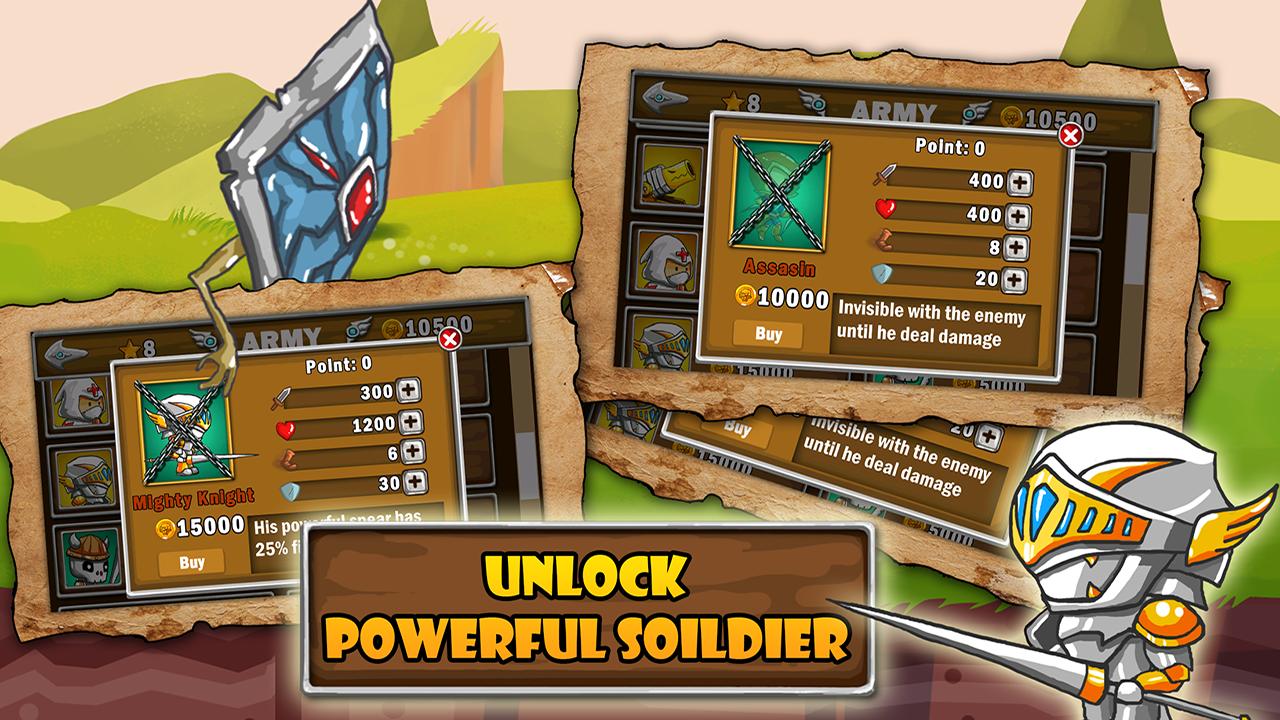Raise Mighty Knight speed stat of 6
Viewport: 1280px width, 720px height.
click(x=413, y=453)
